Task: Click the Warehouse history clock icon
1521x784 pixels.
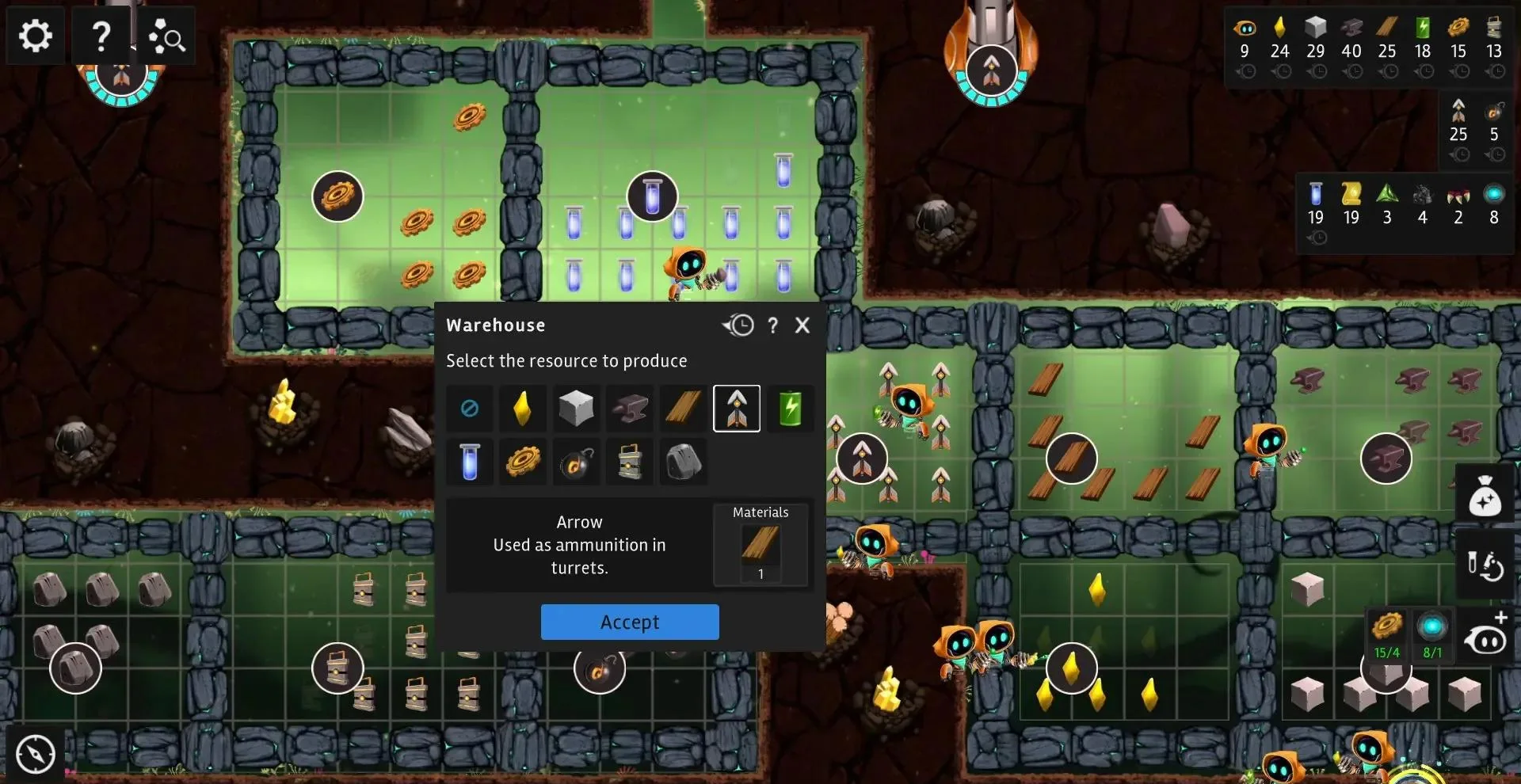Action: pos(738,325)
